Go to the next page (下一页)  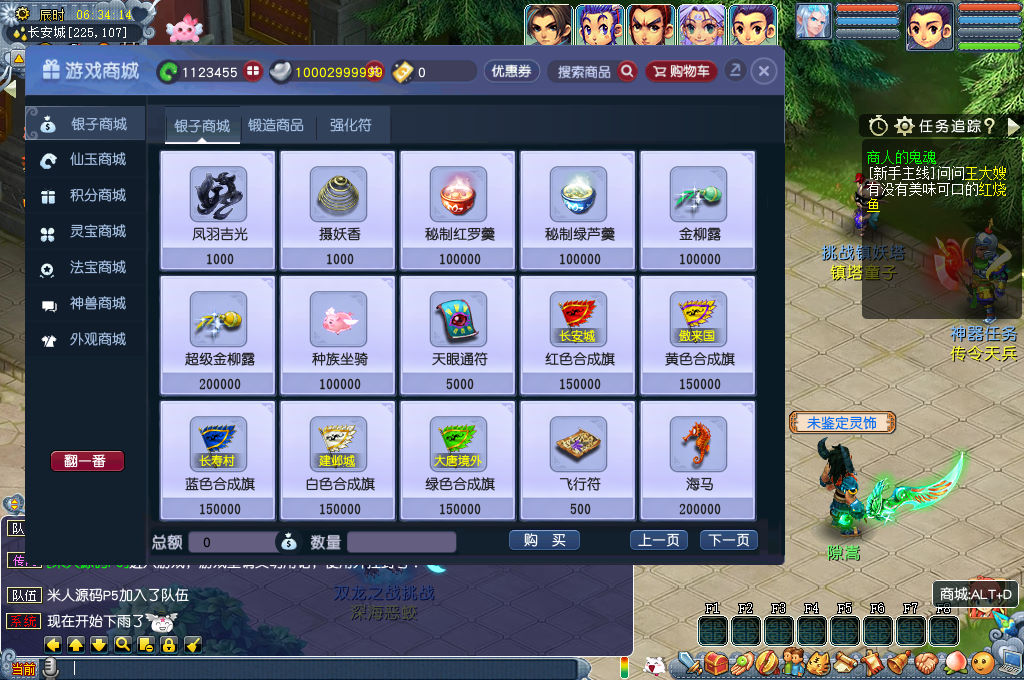click(x=728, y=541)
